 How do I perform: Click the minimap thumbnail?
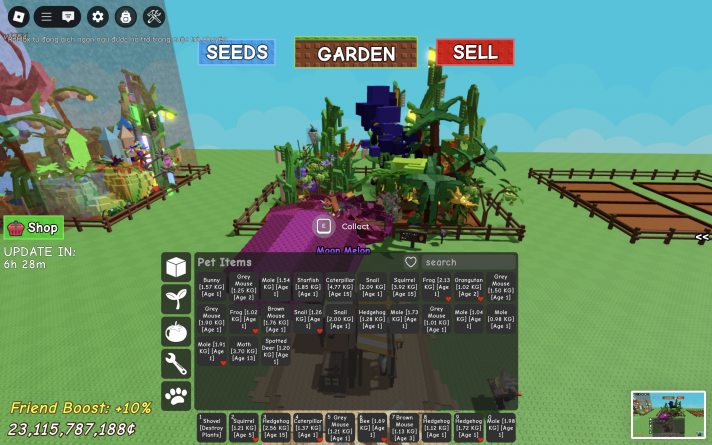tap(668, 413)
